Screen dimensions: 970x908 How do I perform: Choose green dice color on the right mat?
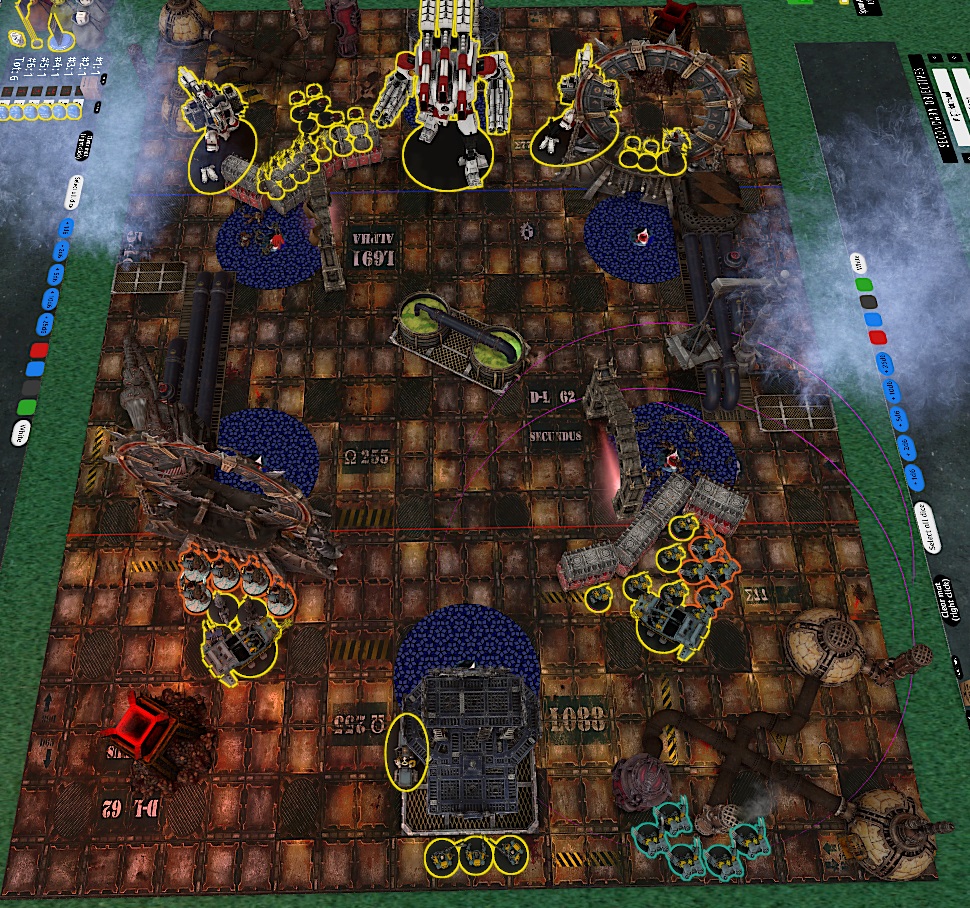click(866, 285)
